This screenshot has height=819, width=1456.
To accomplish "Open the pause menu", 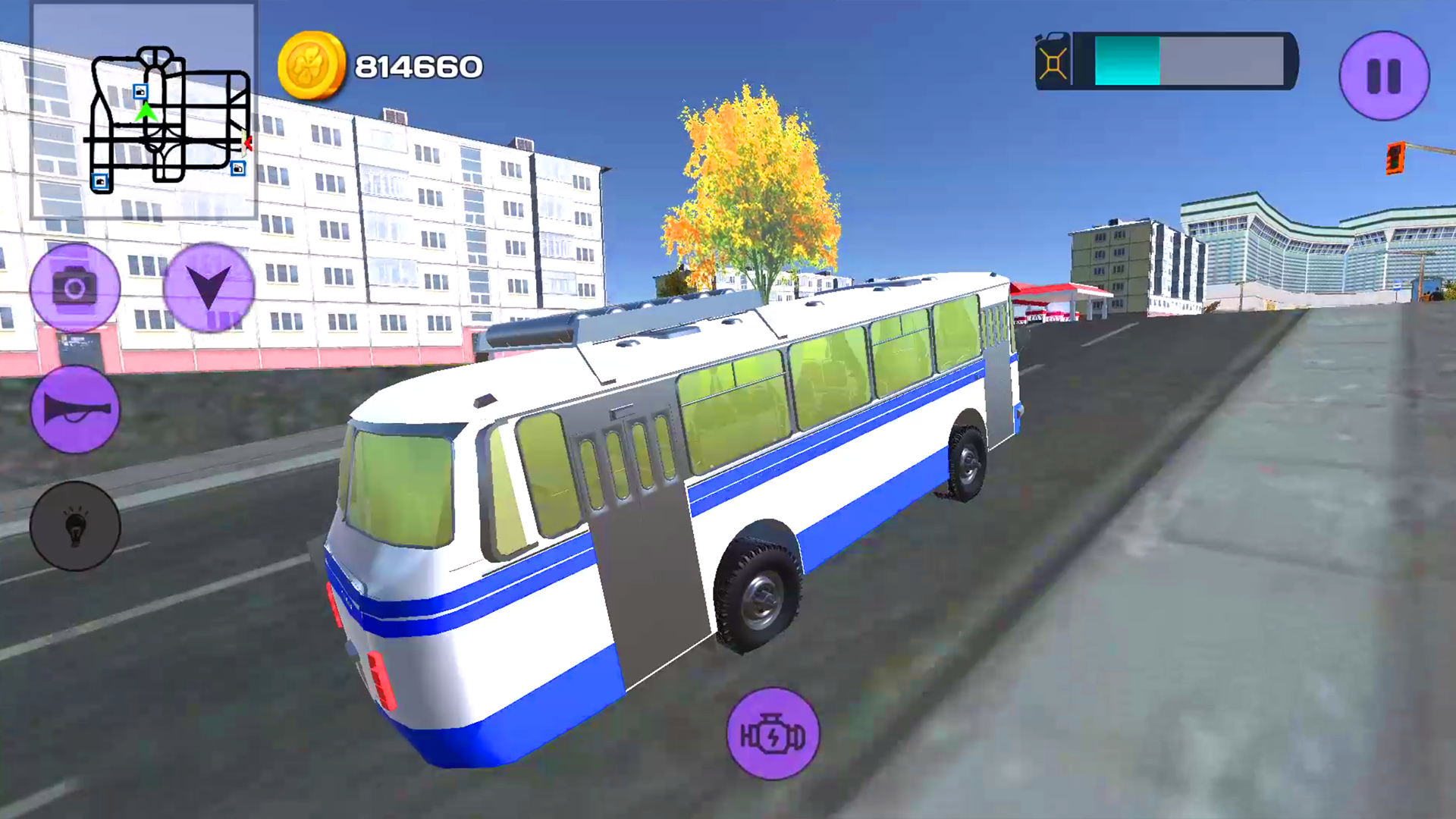I will tap(1383, 76).
